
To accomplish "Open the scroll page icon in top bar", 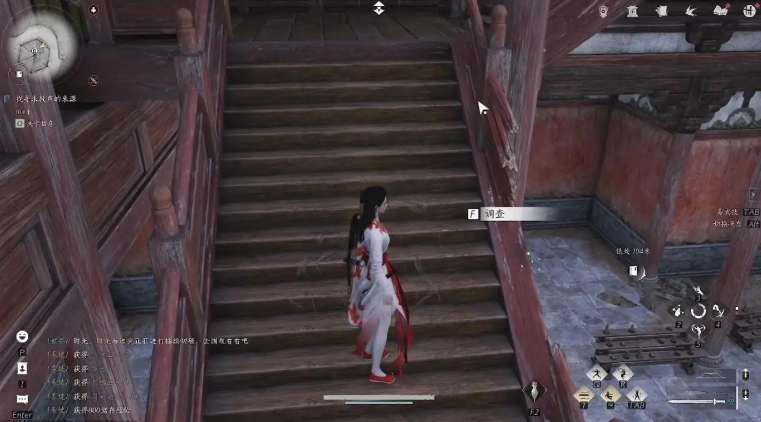I will coord(660,10).
